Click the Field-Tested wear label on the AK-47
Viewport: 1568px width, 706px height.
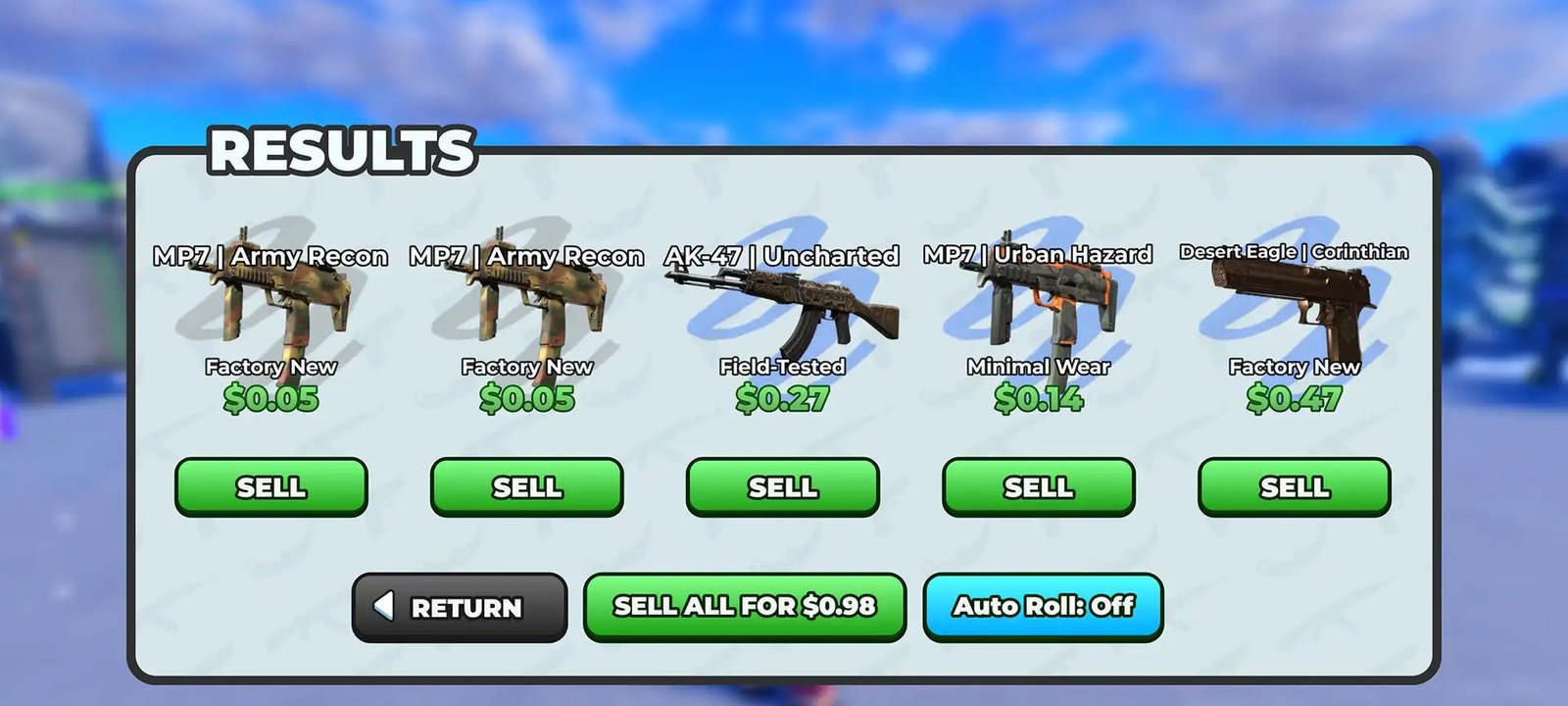point(783,367)
